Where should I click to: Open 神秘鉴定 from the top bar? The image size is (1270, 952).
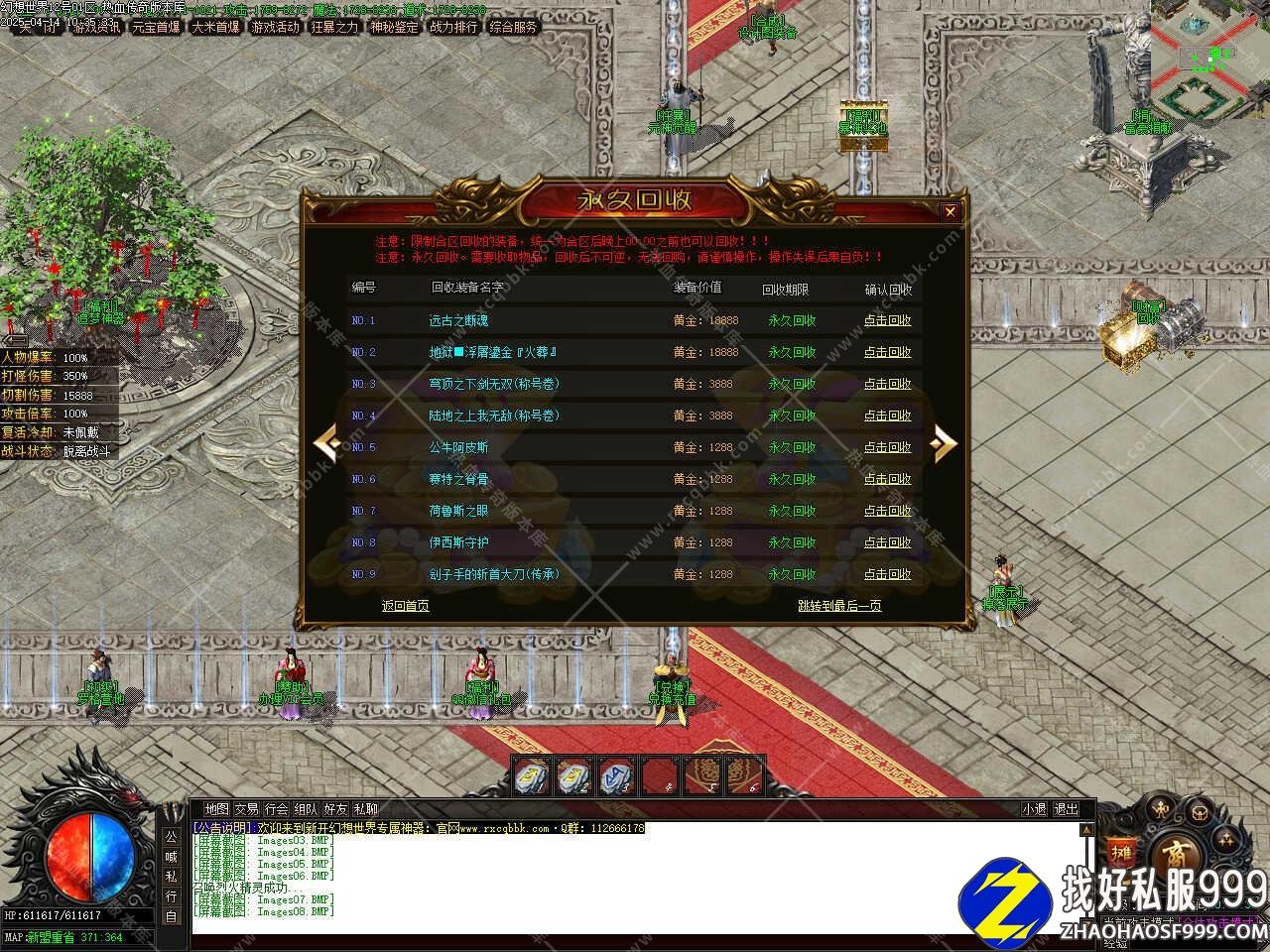tap(394, 27)
